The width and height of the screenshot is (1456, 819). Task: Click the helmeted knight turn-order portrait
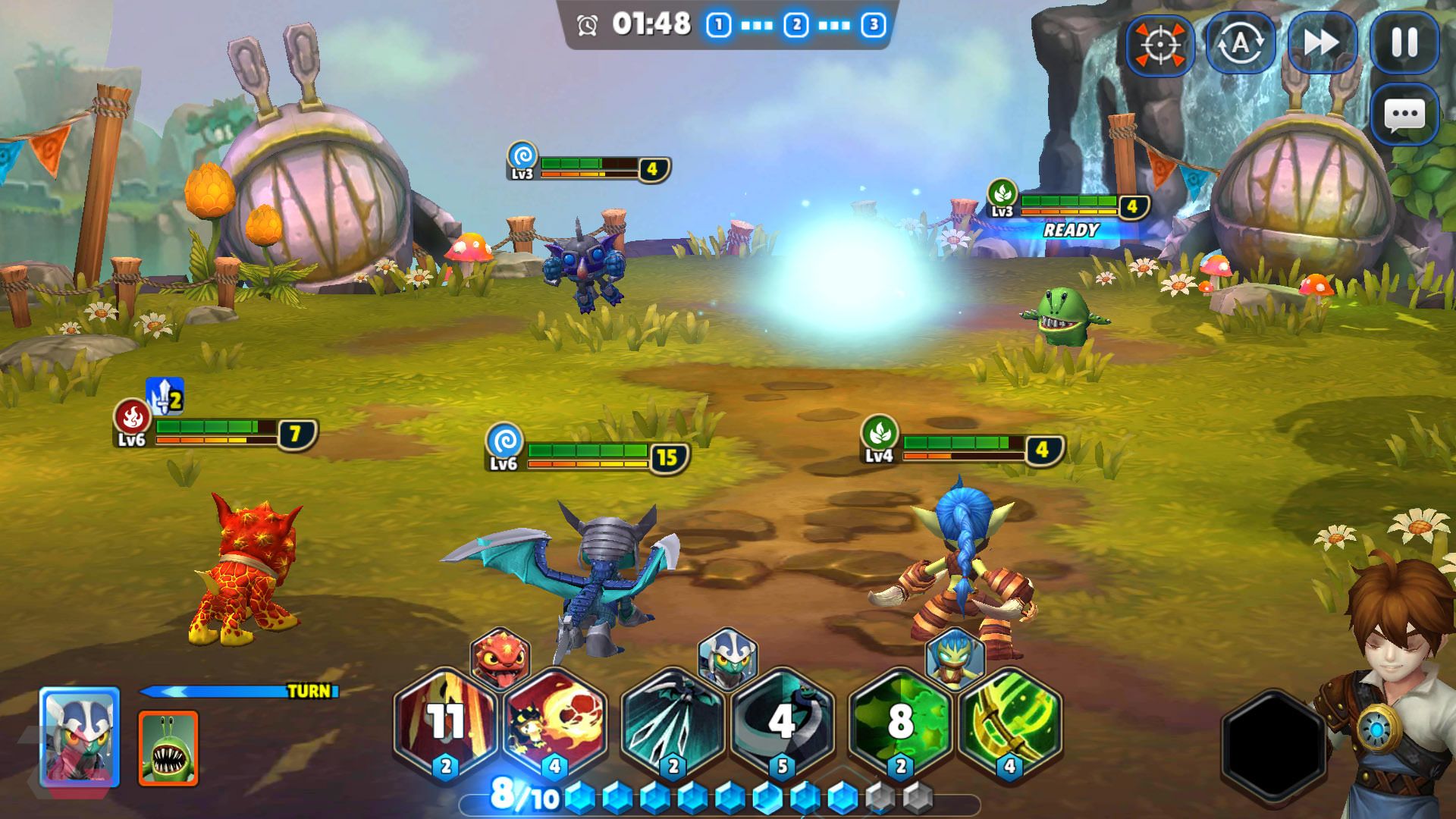pyautogui.click(x=80, y=736)
